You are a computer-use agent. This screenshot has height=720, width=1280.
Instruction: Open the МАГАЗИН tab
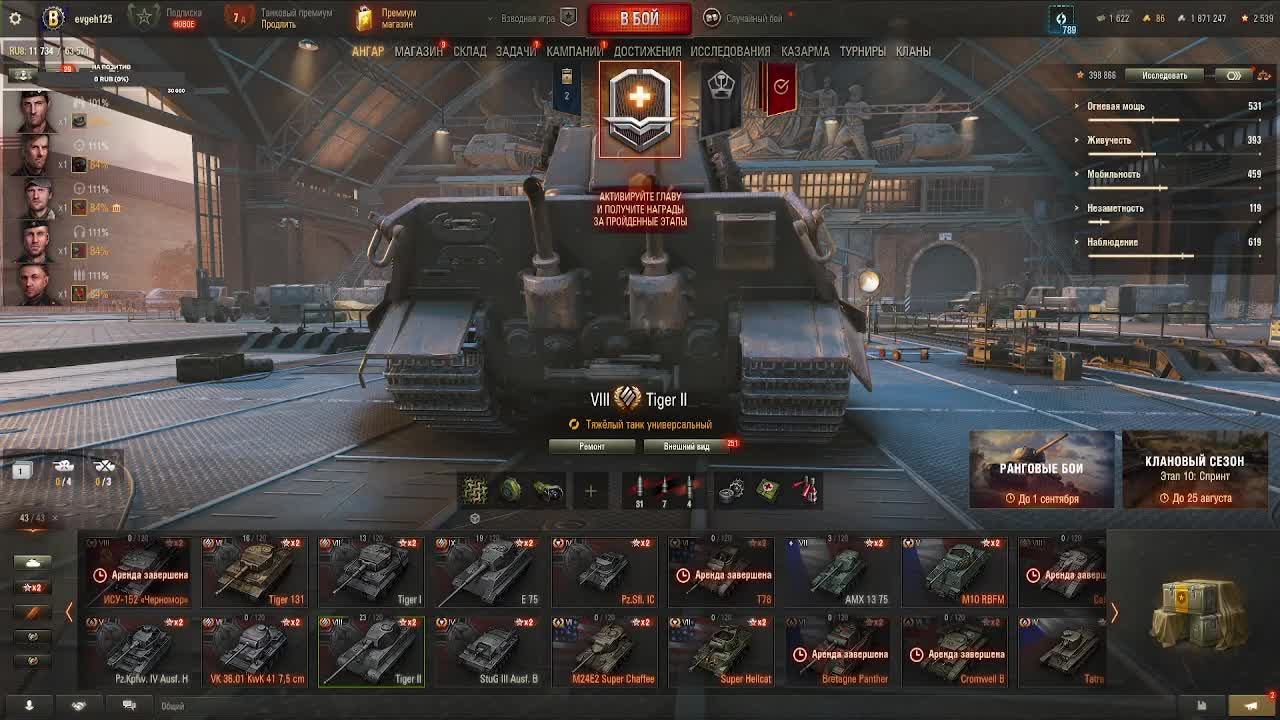(418, 51)
